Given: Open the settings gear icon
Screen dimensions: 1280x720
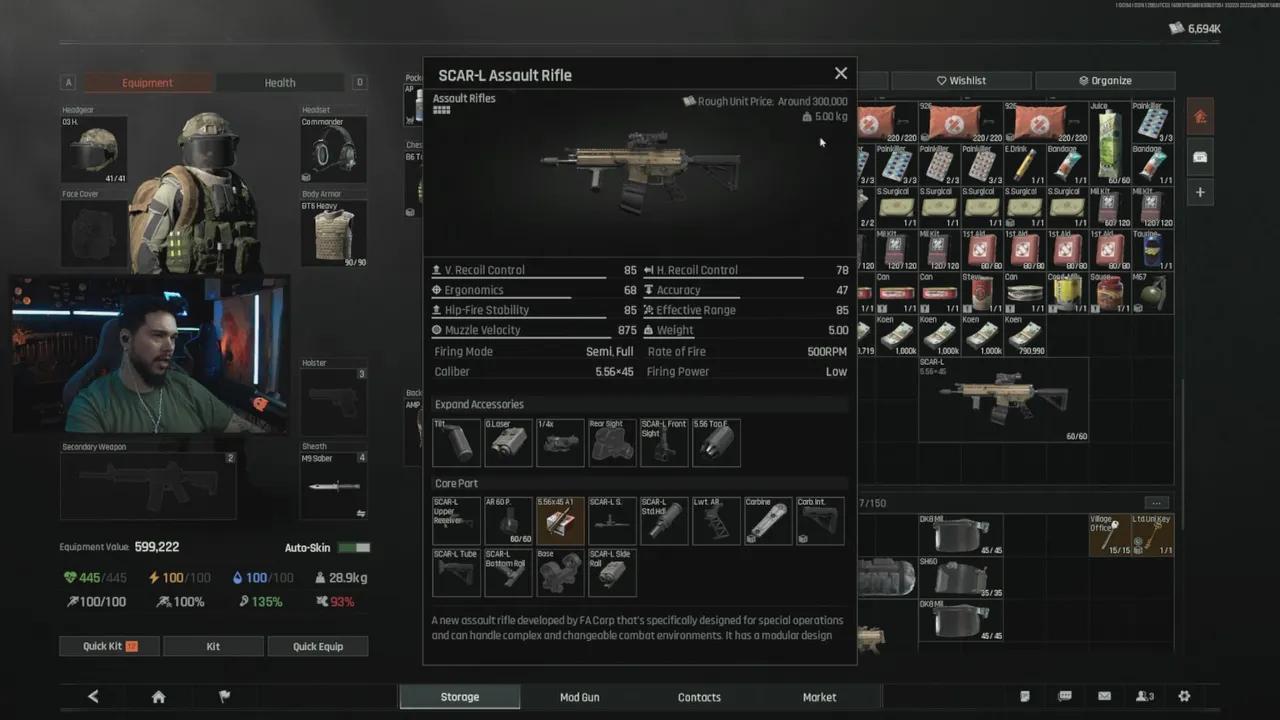Looking at the screenshot, I should click(1184, 697).
